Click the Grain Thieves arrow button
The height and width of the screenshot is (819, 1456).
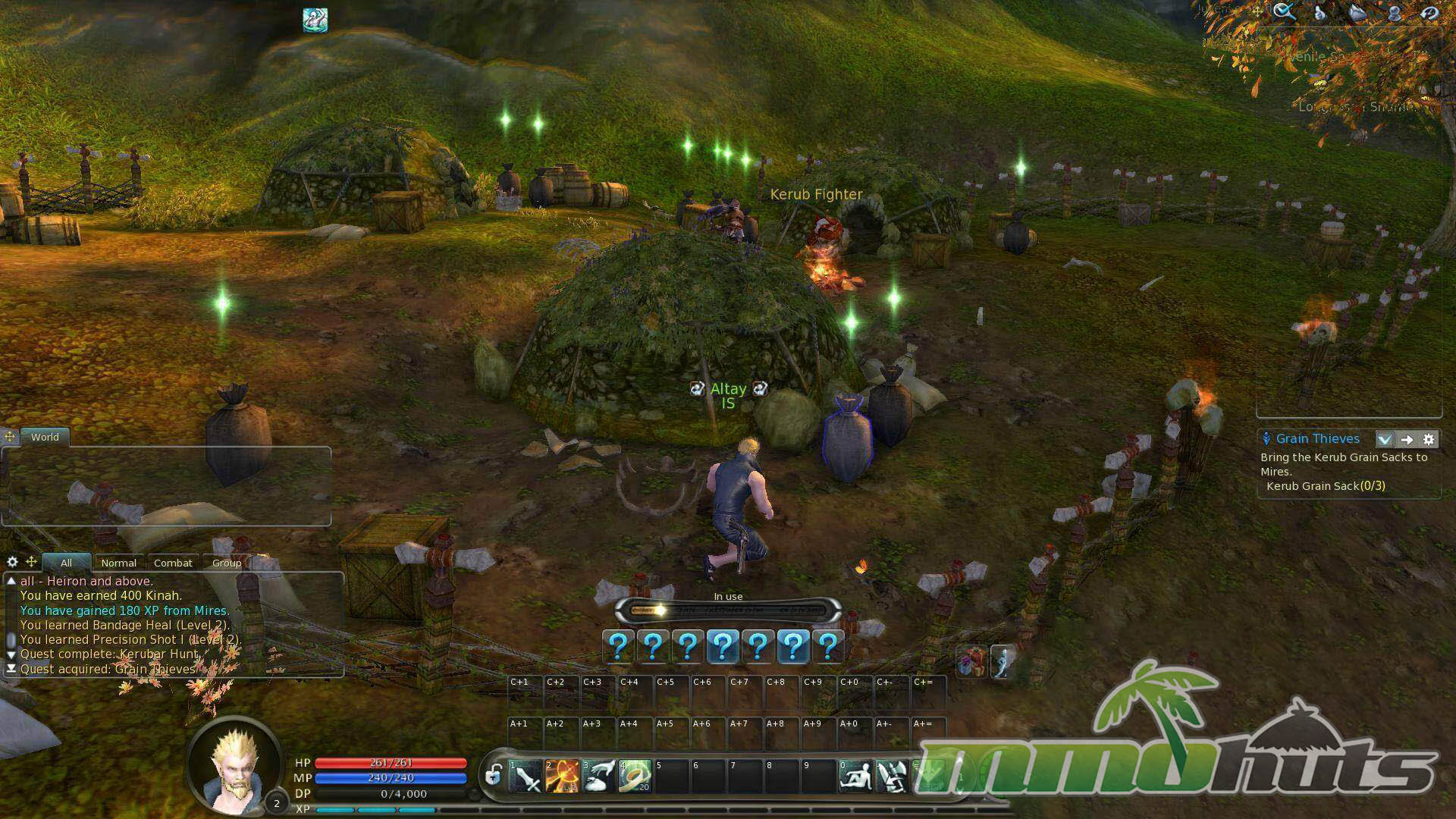[1407, 439]
